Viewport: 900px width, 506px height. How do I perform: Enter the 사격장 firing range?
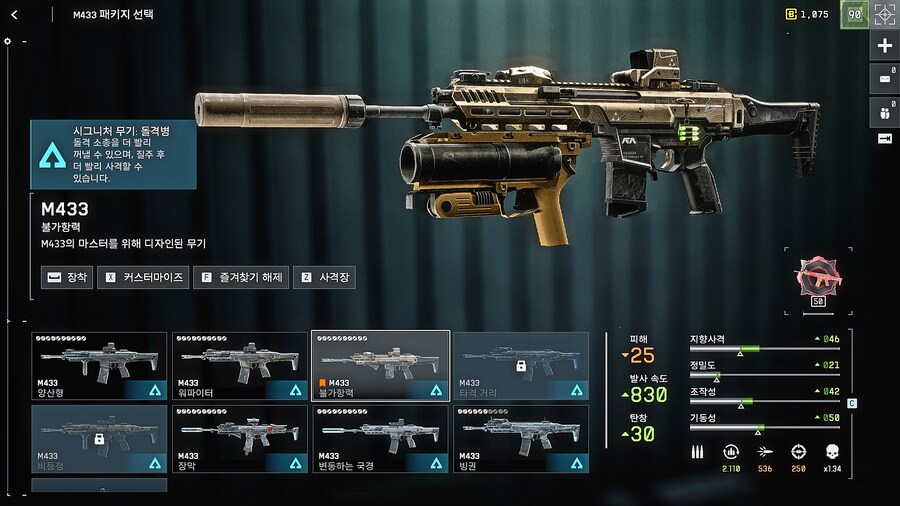pyautogui.click(x=327, y=277)
